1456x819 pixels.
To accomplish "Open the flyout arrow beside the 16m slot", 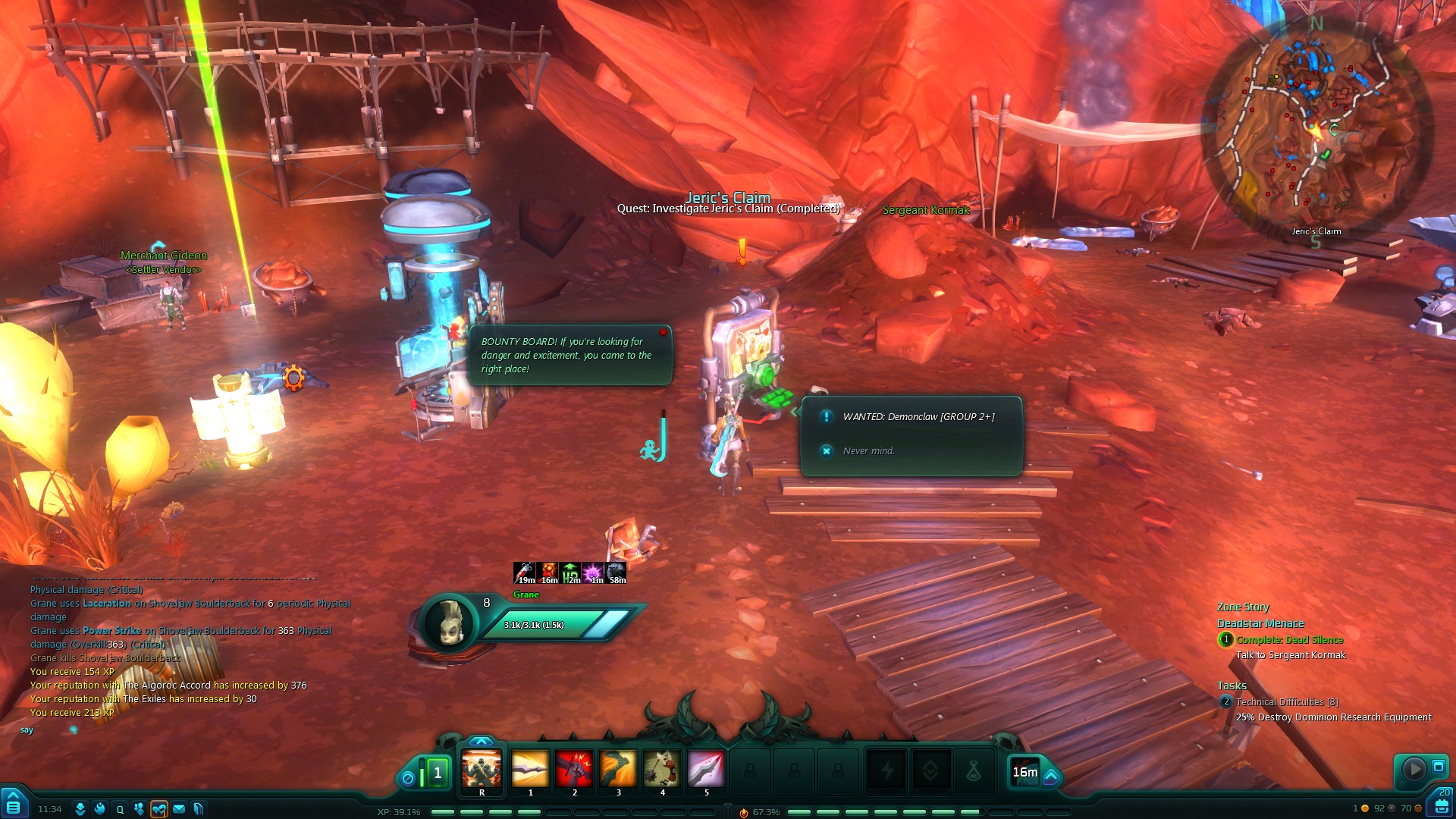I will (x=1051, y=777).
